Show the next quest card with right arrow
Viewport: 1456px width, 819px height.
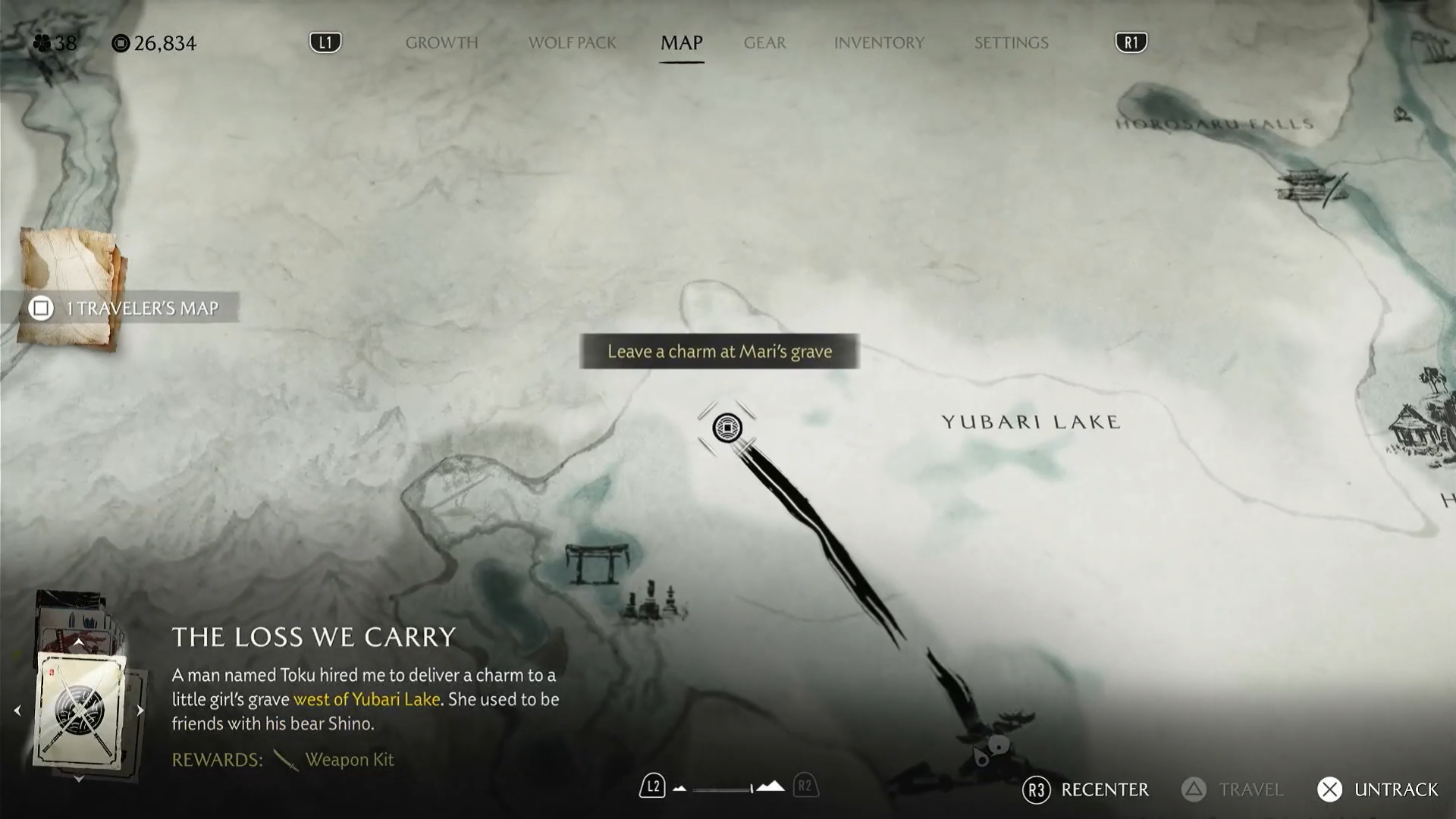[x=140, y=711]
